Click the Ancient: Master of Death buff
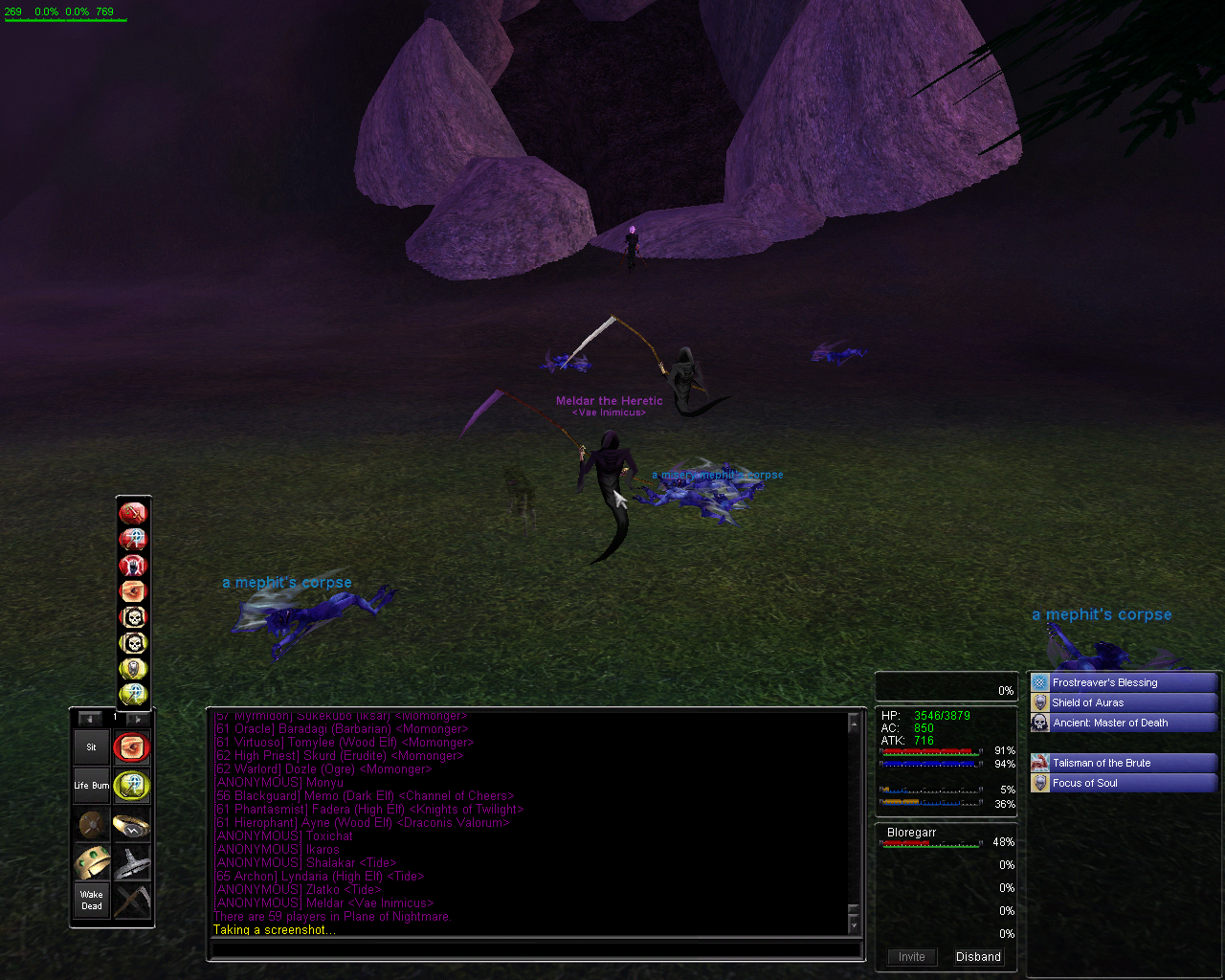The width and height of the screenshot is (1225, 980). point(1123,723)
